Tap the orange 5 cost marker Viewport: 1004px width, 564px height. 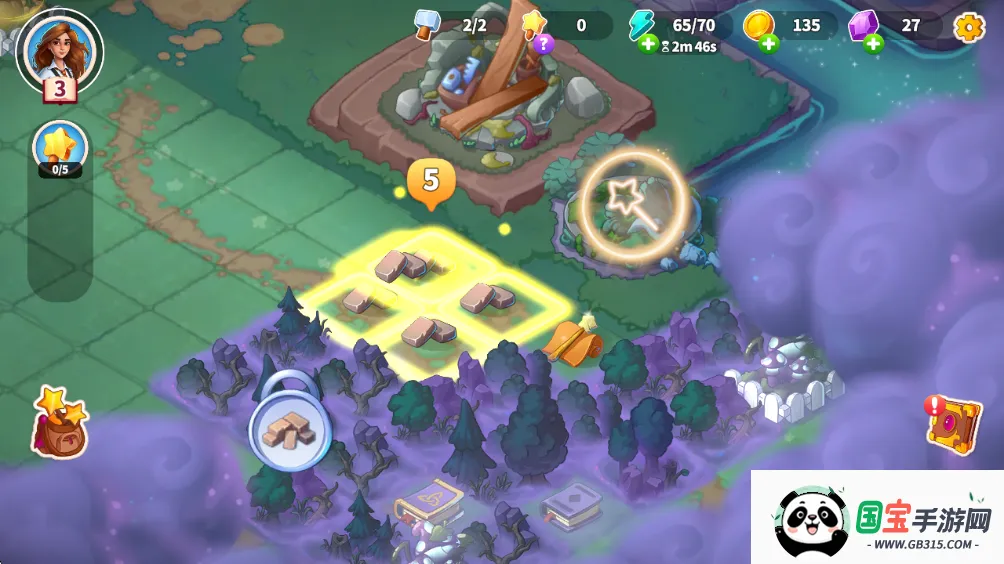tap(431, 182)
